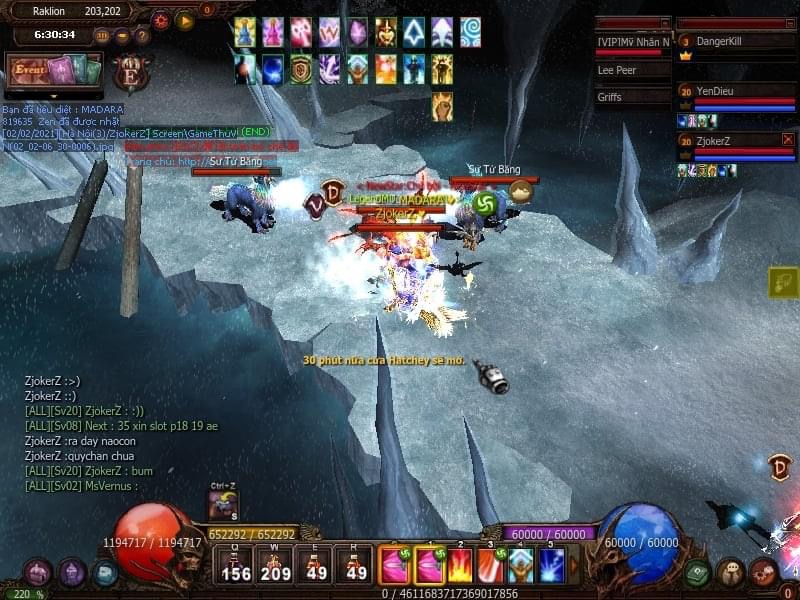Screen dimensions: 800x600
Task: Use the Q potion slot showing 156
Action: [236, 567]
